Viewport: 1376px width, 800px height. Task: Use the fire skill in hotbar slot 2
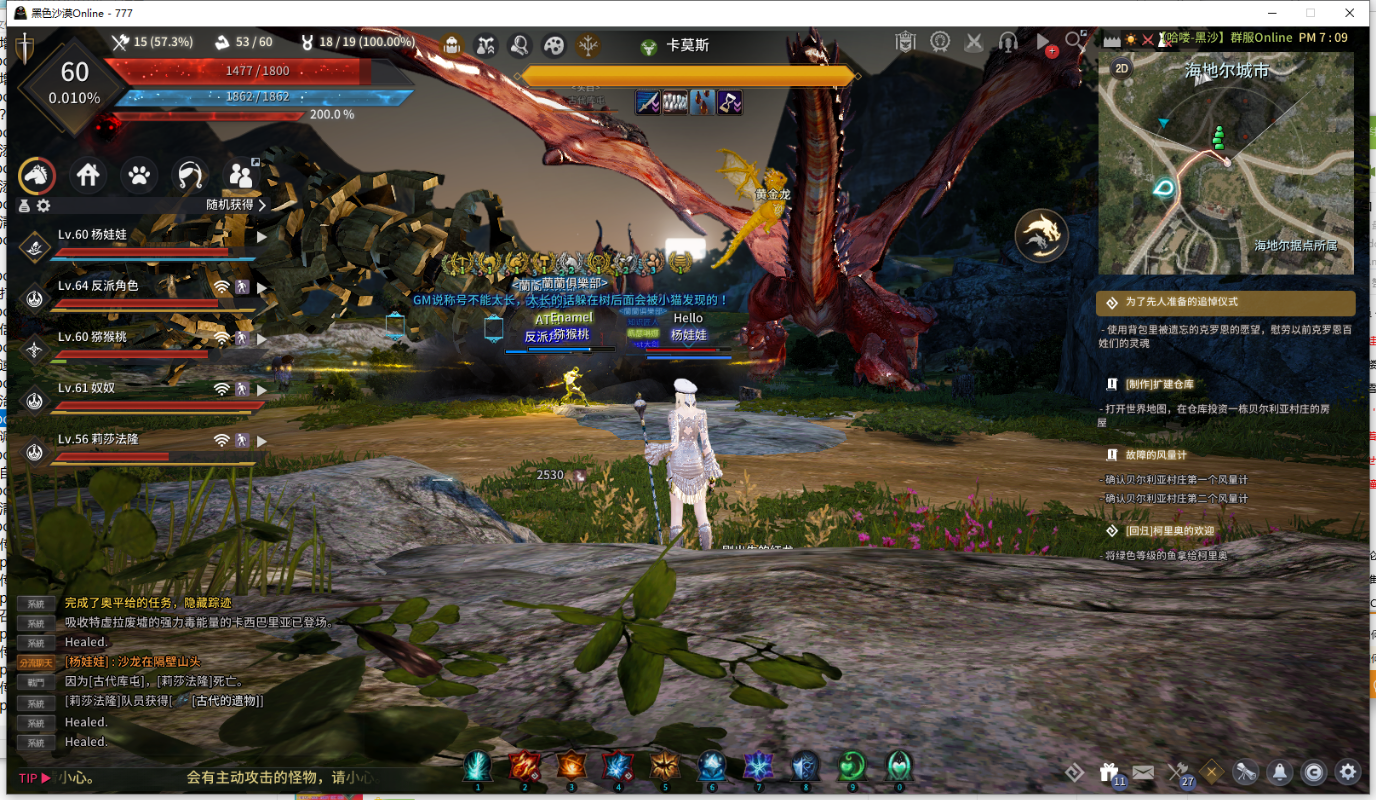pyautogui.click(x=524, y=767)
